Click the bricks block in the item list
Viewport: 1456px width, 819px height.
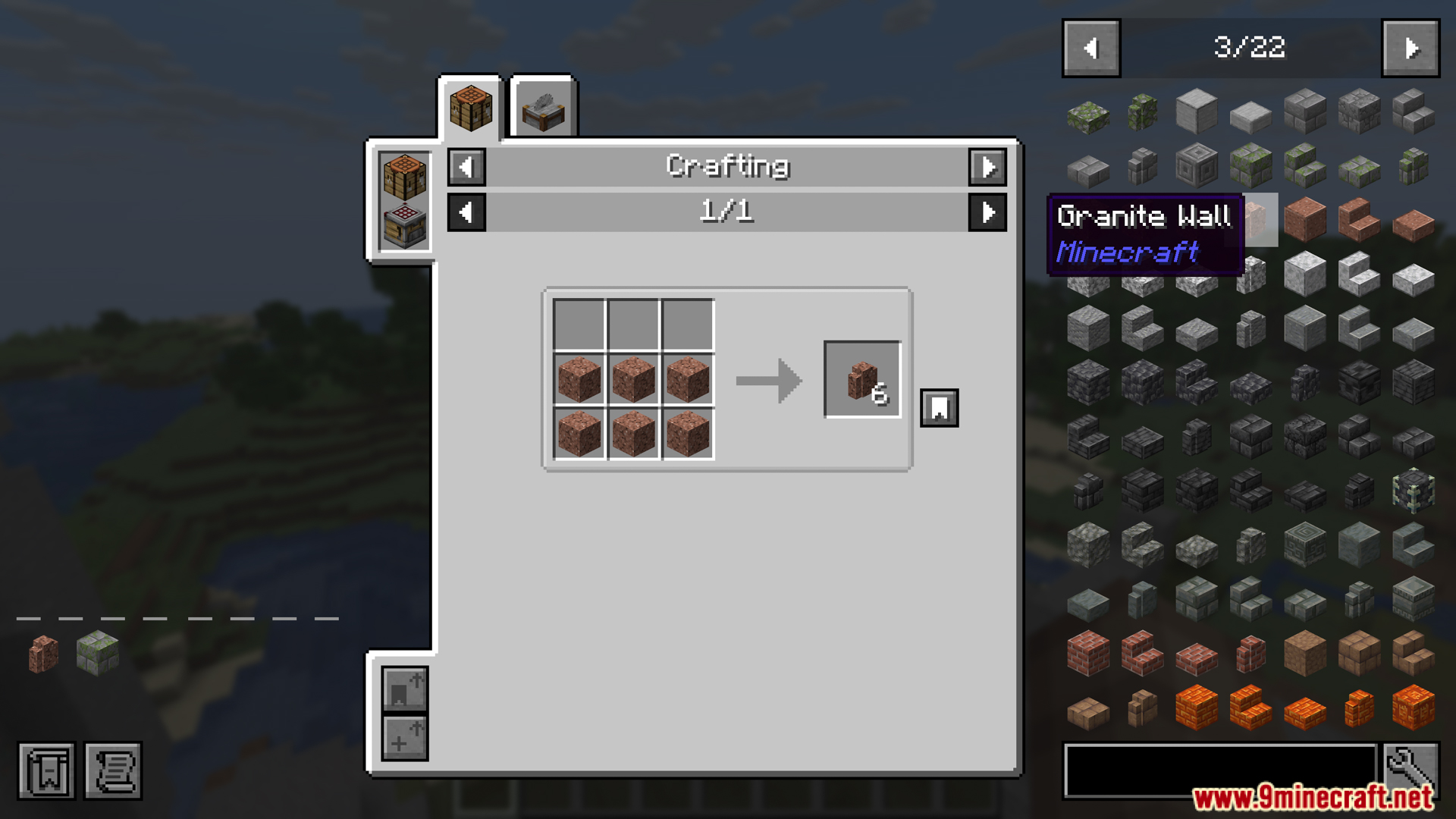[1087, 654]
